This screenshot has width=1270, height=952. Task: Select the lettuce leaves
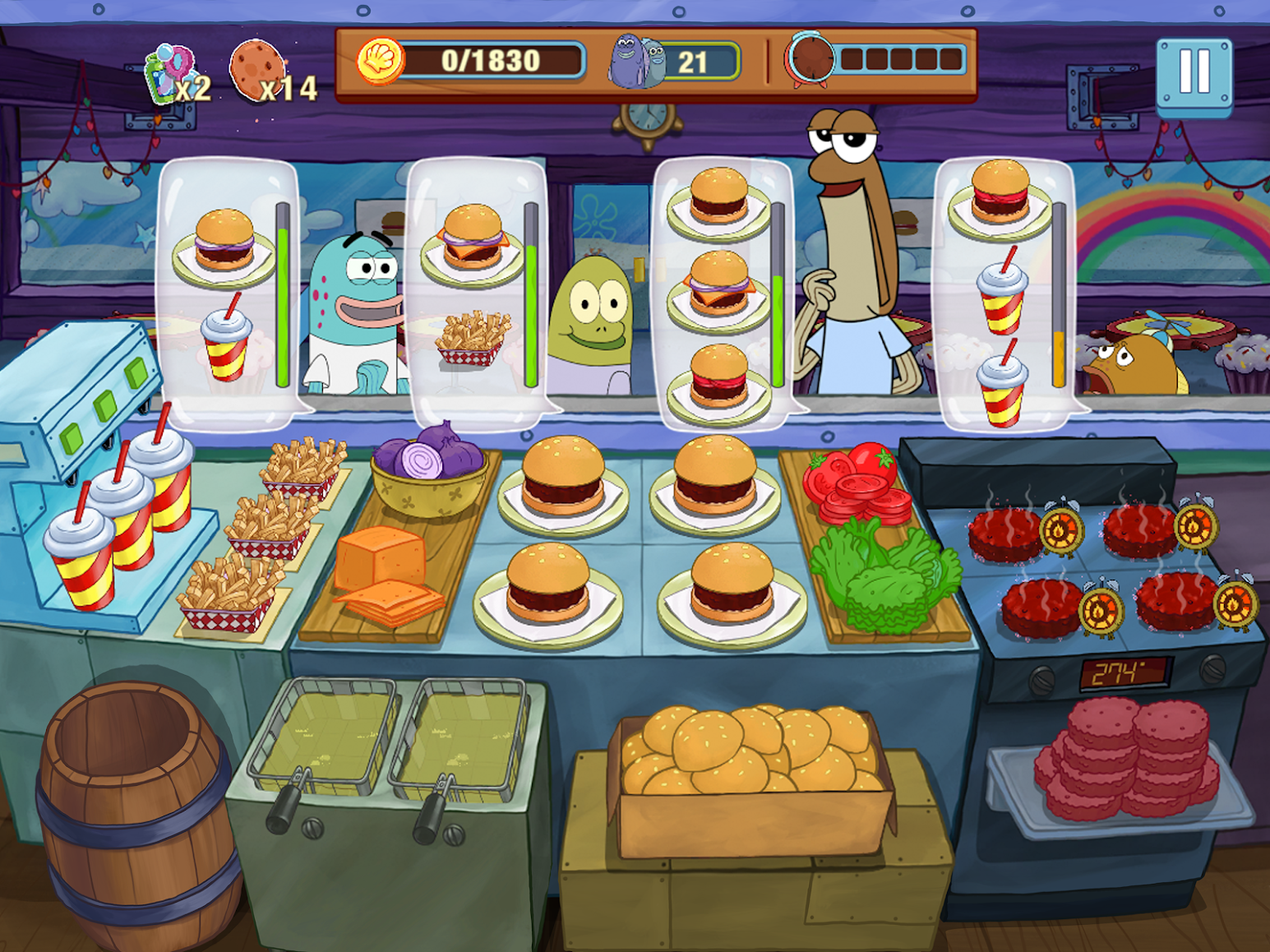click(884, 575)
